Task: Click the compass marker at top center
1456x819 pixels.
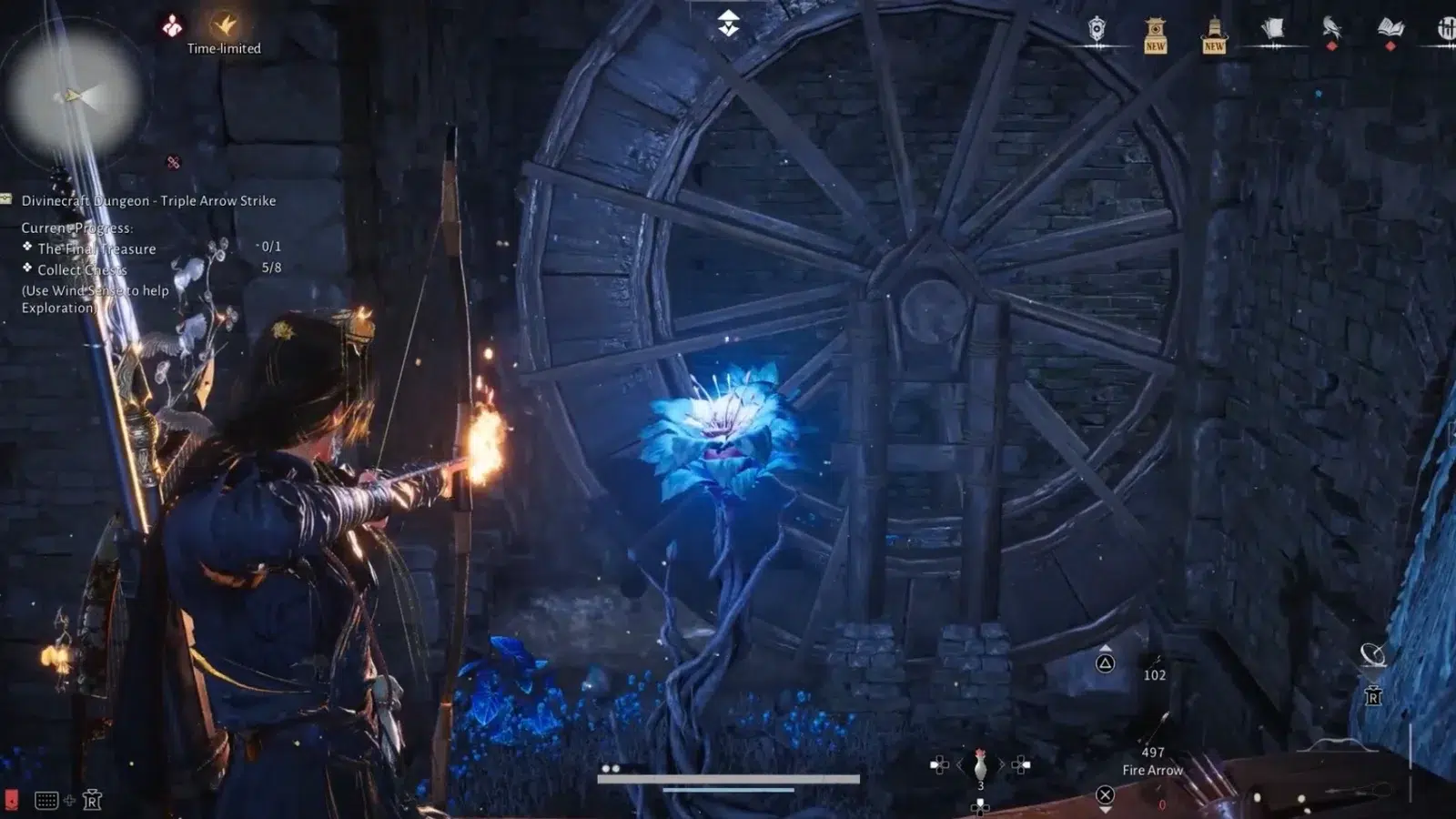Action: pos(728,23)
